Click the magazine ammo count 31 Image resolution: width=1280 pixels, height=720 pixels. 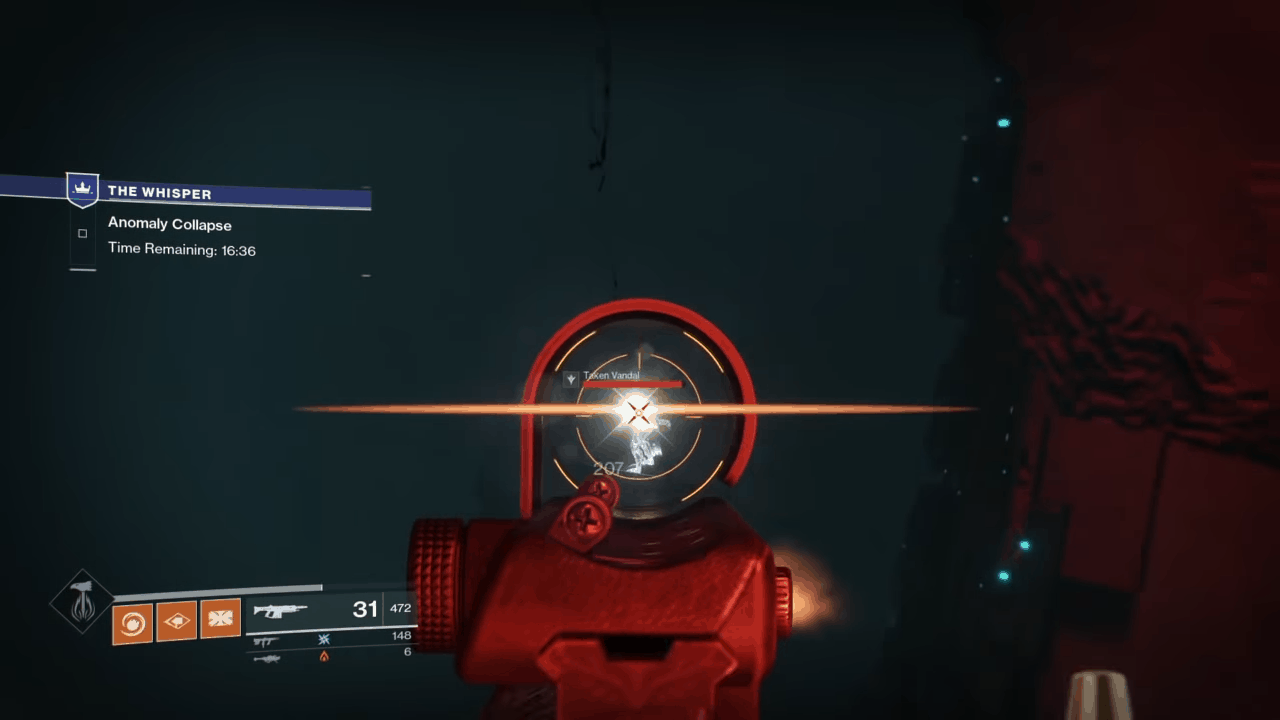[x=364, y=608]
